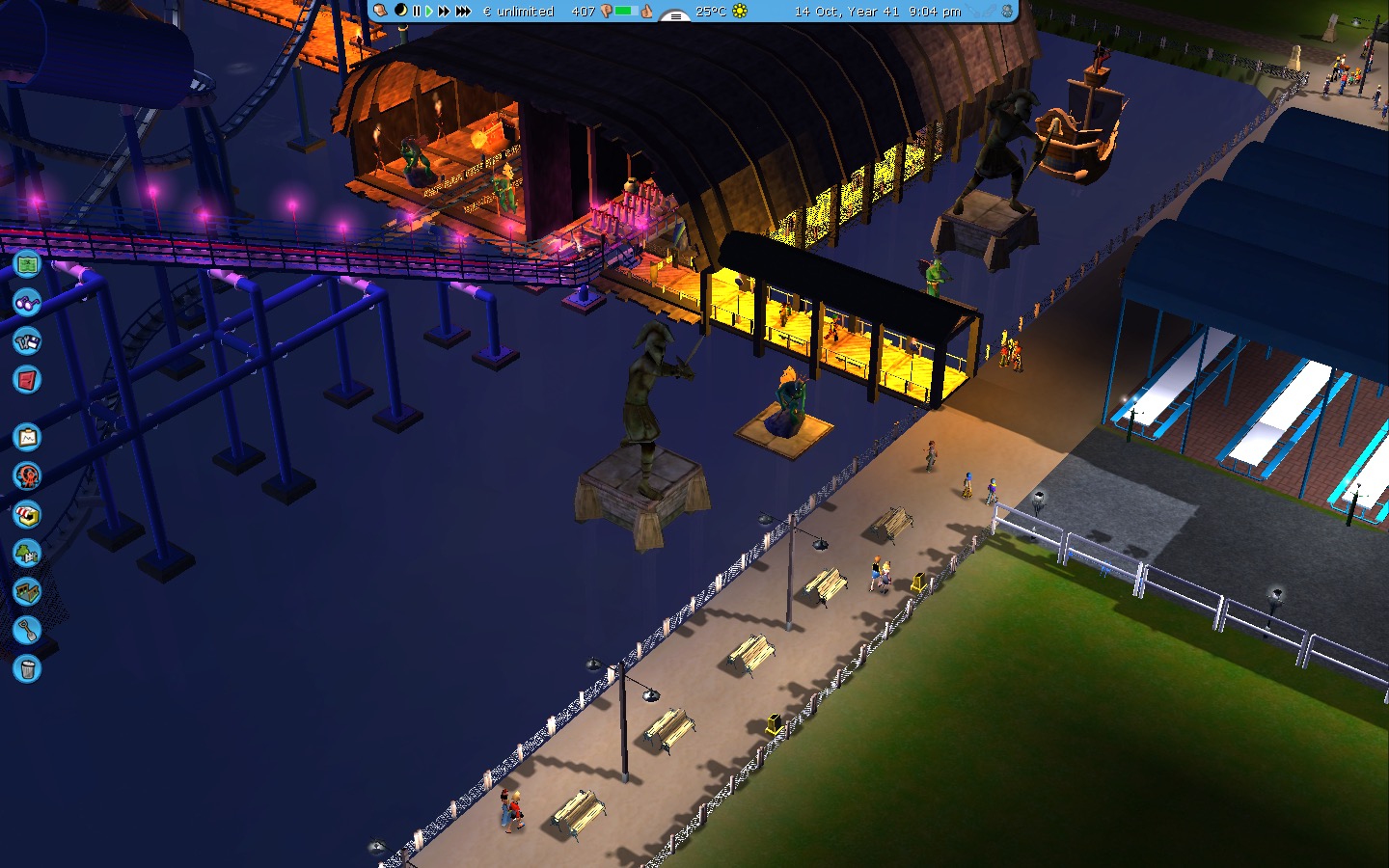Open the file and game options menu
Viewport: 1389px width, 868px height.
click(x=27, y=340)
